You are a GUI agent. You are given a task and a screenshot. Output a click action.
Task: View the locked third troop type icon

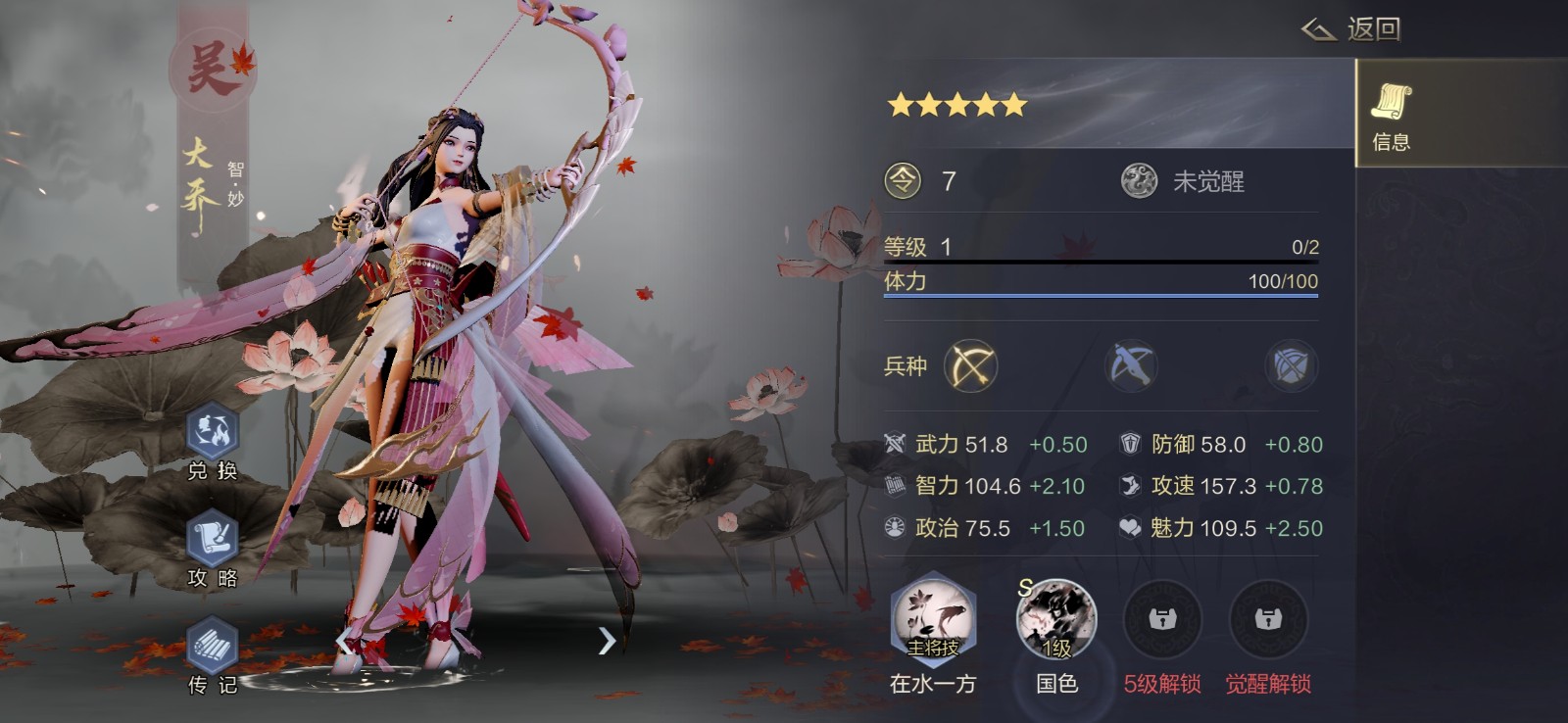[x=1291, y=365]
